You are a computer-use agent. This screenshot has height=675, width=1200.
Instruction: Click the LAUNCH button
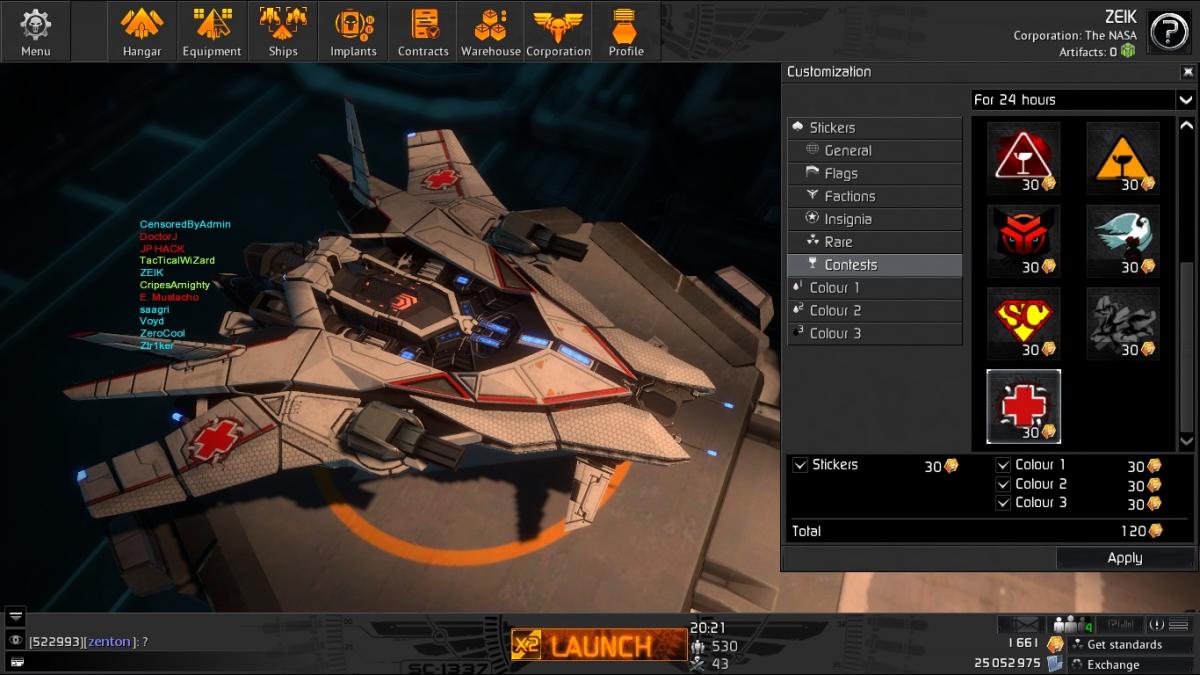585,645
